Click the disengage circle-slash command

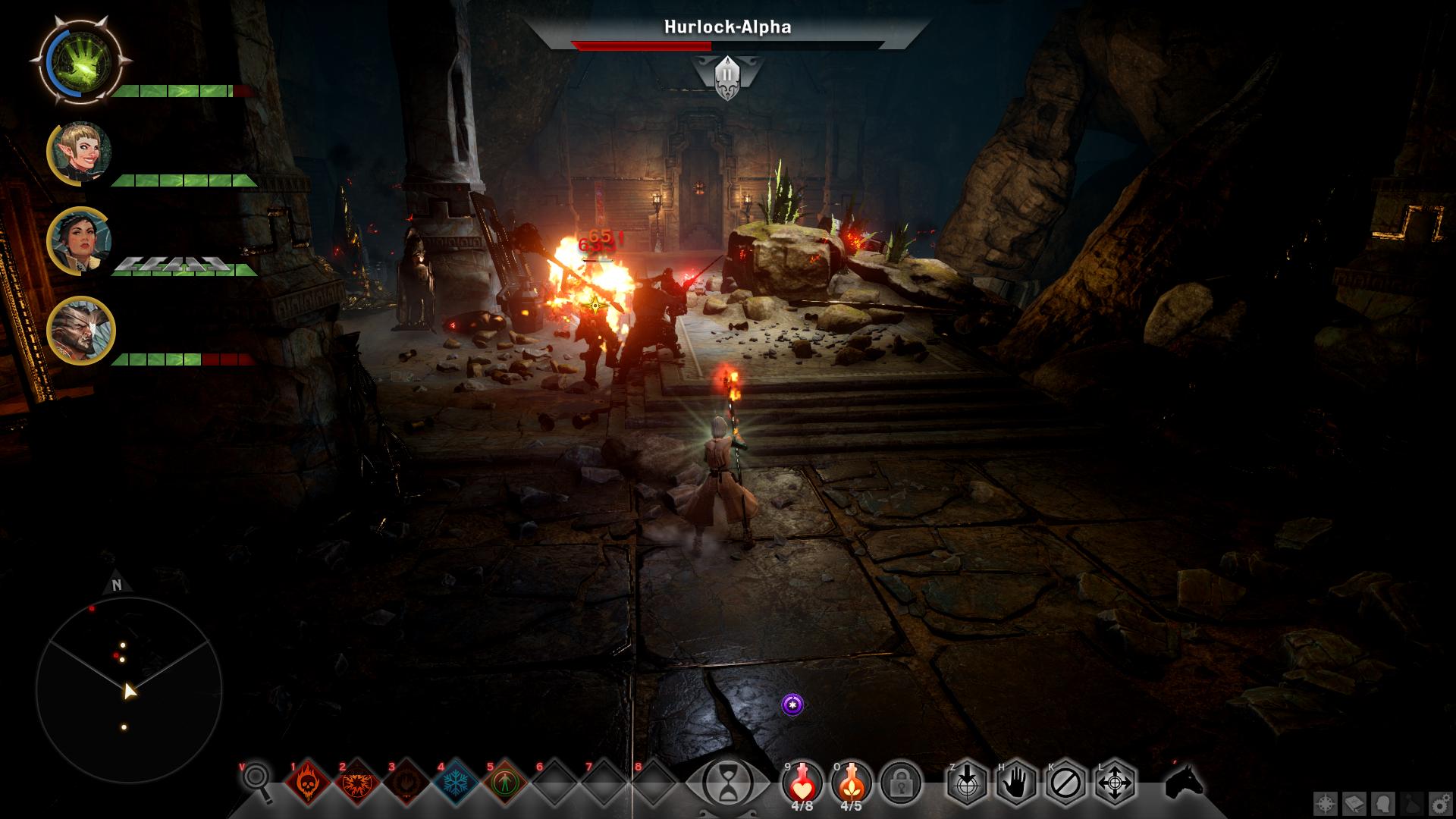pyautogui.click(x=1065, y=783)
